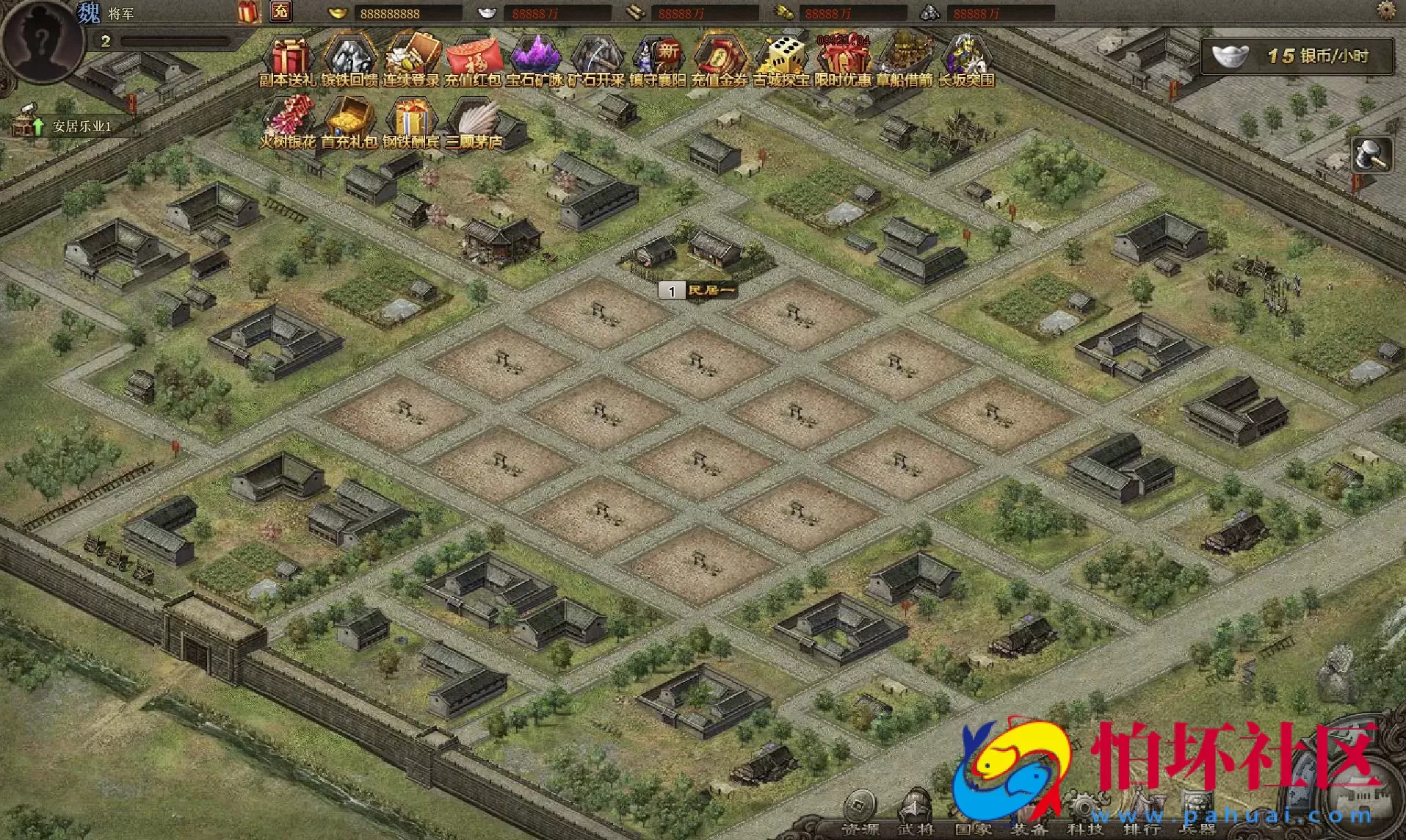
Task: Open the 首充礼包 gold chest offer
Action: tap(349, 120)
